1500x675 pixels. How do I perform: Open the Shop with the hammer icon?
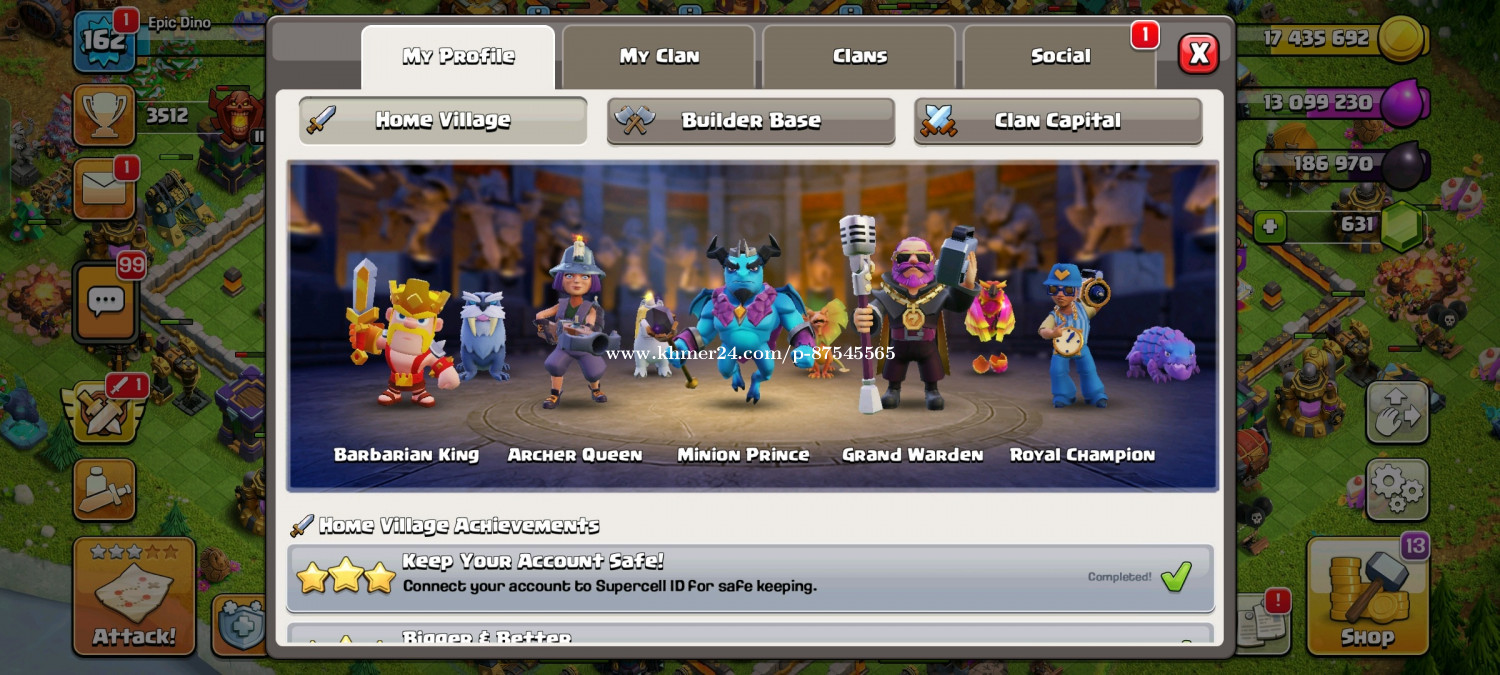(x=1367, y=597)
